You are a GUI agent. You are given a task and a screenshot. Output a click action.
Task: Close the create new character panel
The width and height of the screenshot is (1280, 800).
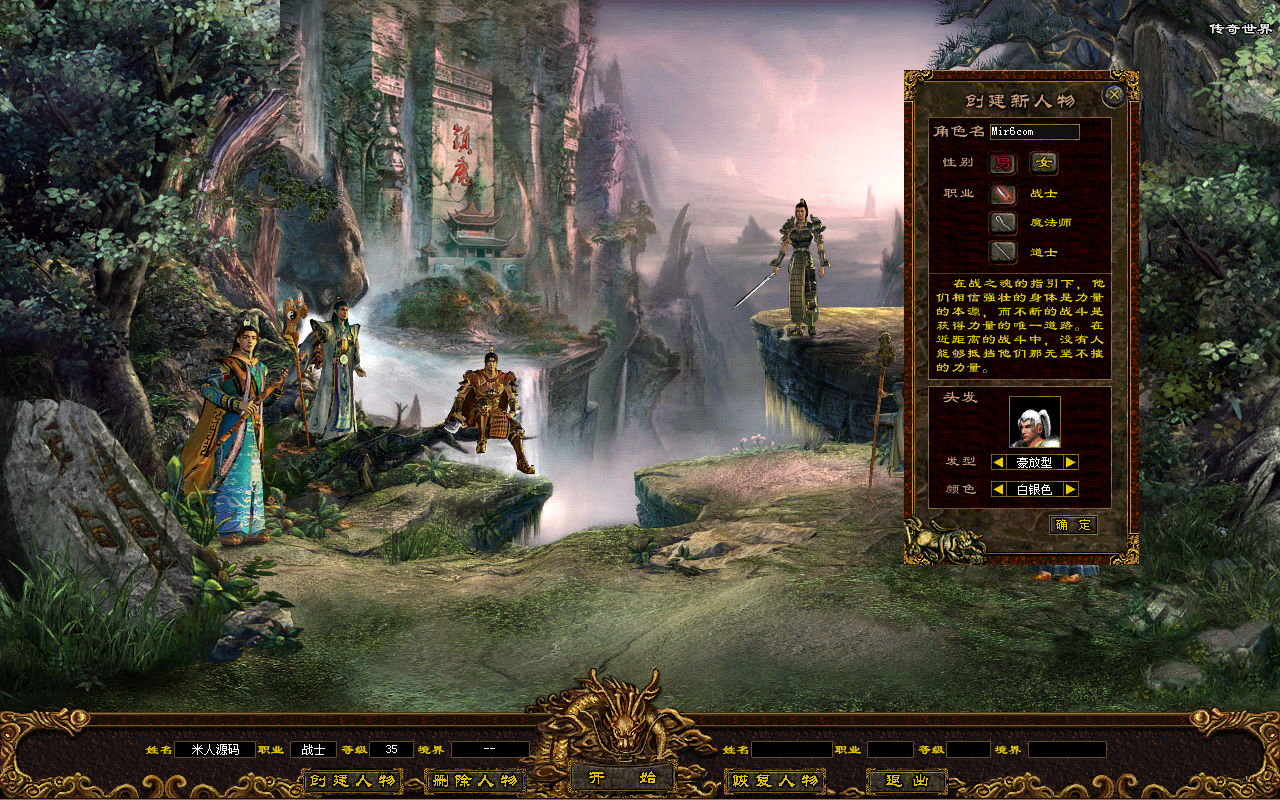[1113, 95]
